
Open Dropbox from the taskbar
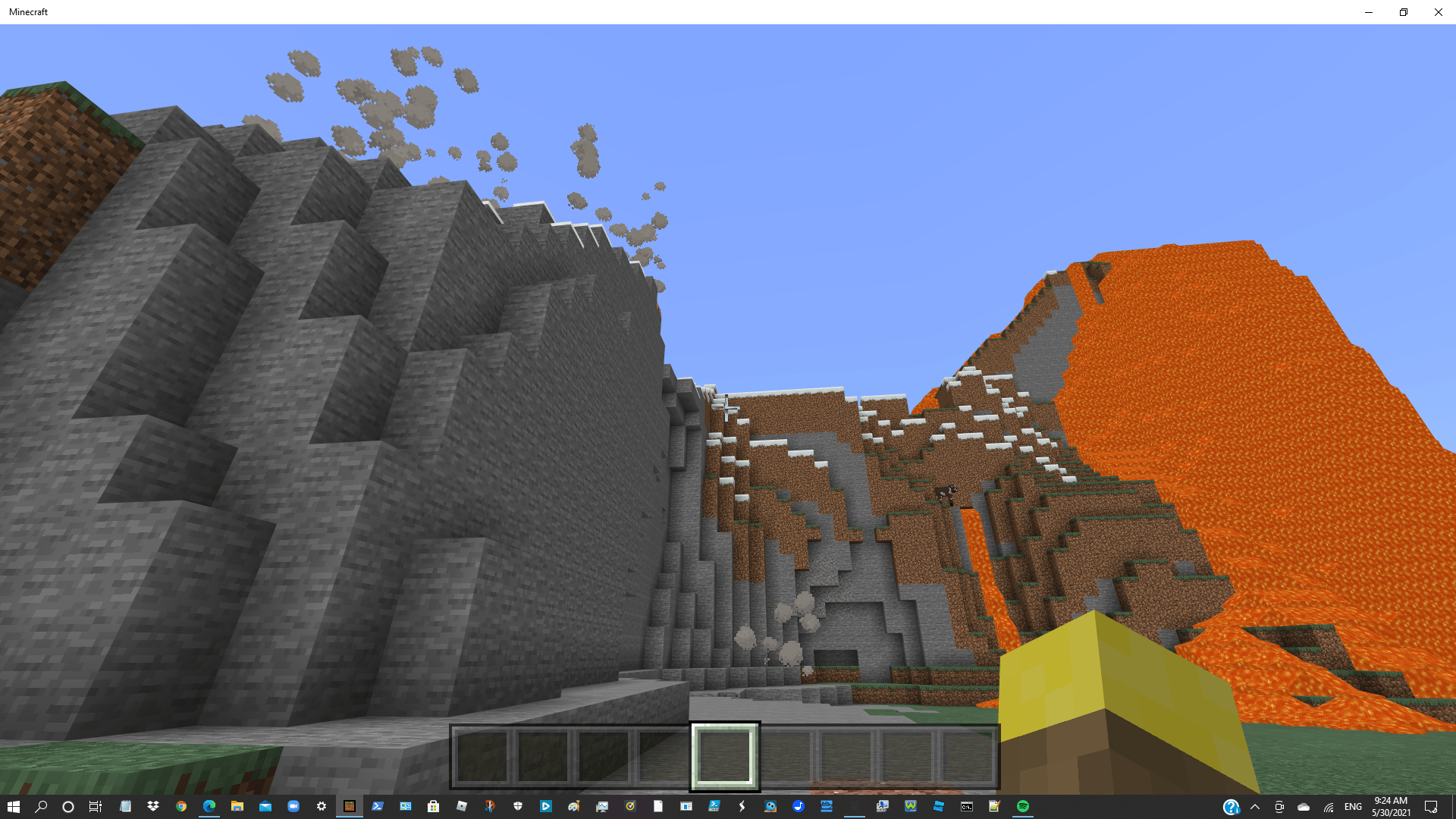coord(152,806)
